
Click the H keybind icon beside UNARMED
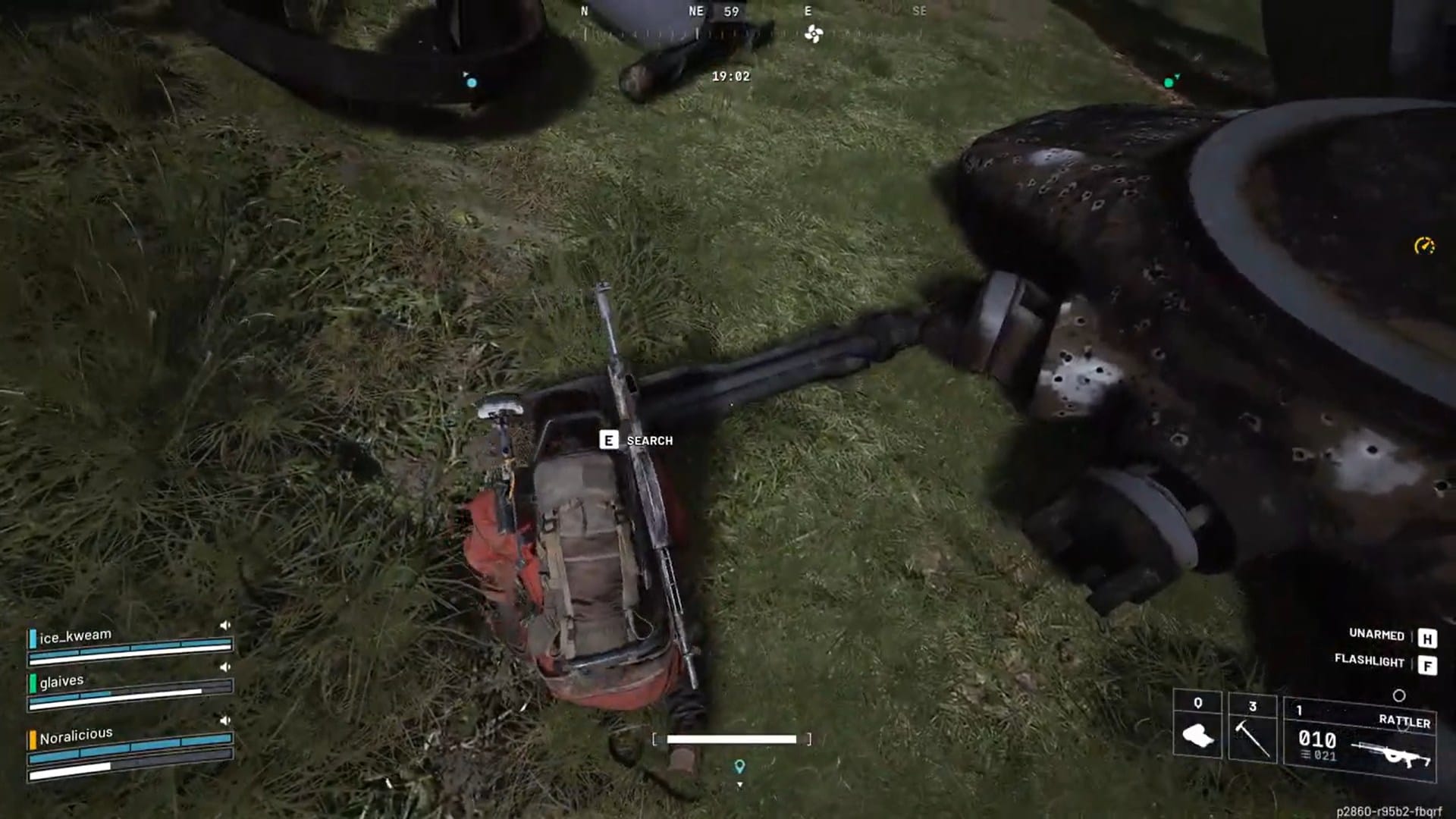1428,639
